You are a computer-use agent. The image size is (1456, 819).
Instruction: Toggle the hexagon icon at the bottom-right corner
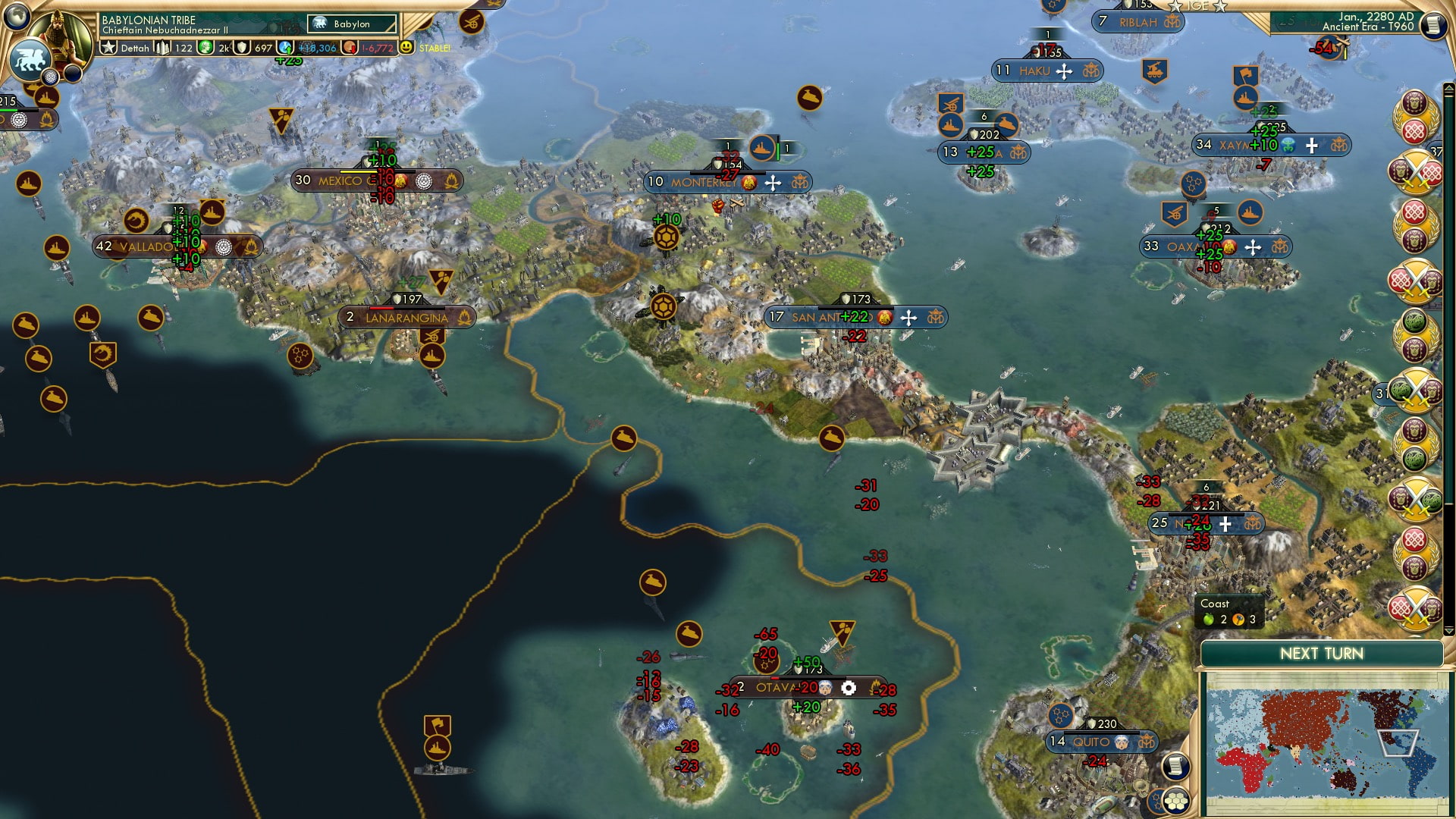click(1176, 802)
